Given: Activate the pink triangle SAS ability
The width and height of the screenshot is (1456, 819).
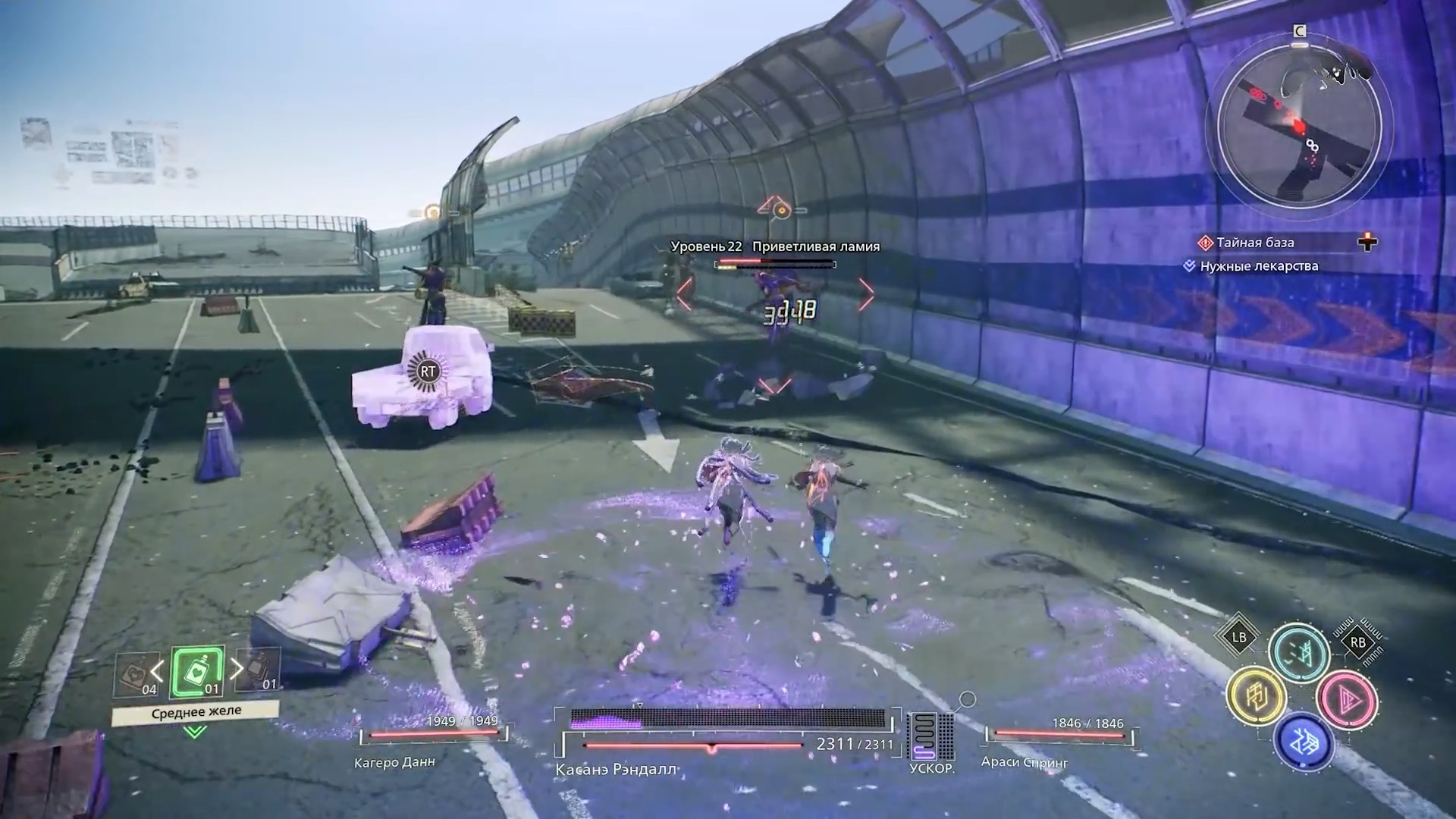Looking at the screenshot, I should pos(1347,699).
